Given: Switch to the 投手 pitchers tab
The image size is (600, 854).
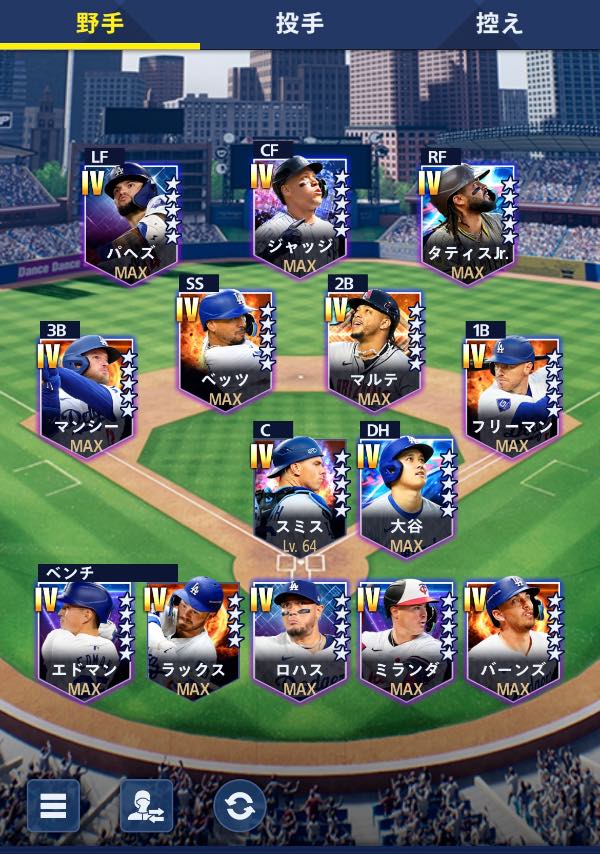Looking at the screenshot, I should (299, 24).
